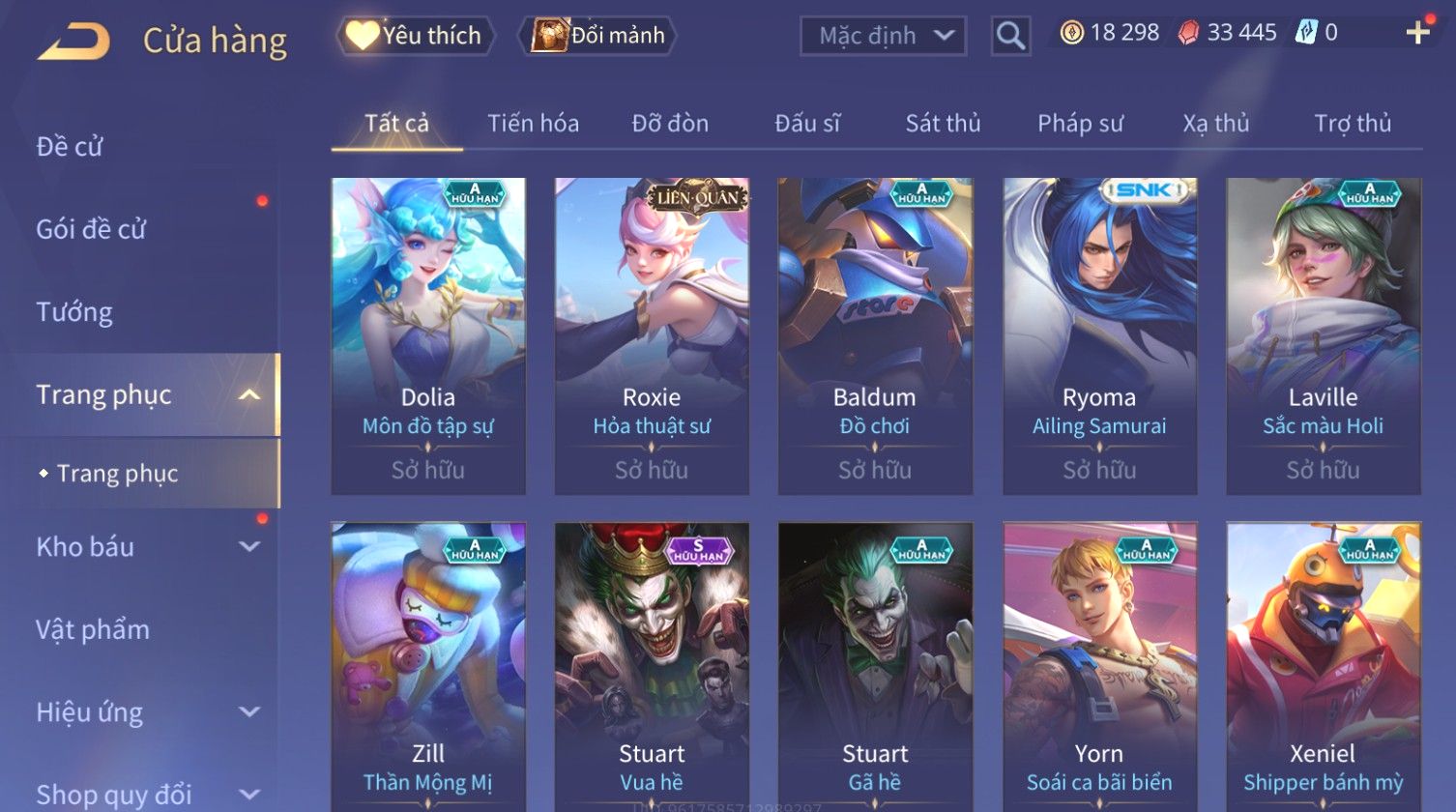Image resolution: width=1456 pixels, height=812 pixels.
Task: Select the Trợ thủ tab
Action: tap(1352, 124)
